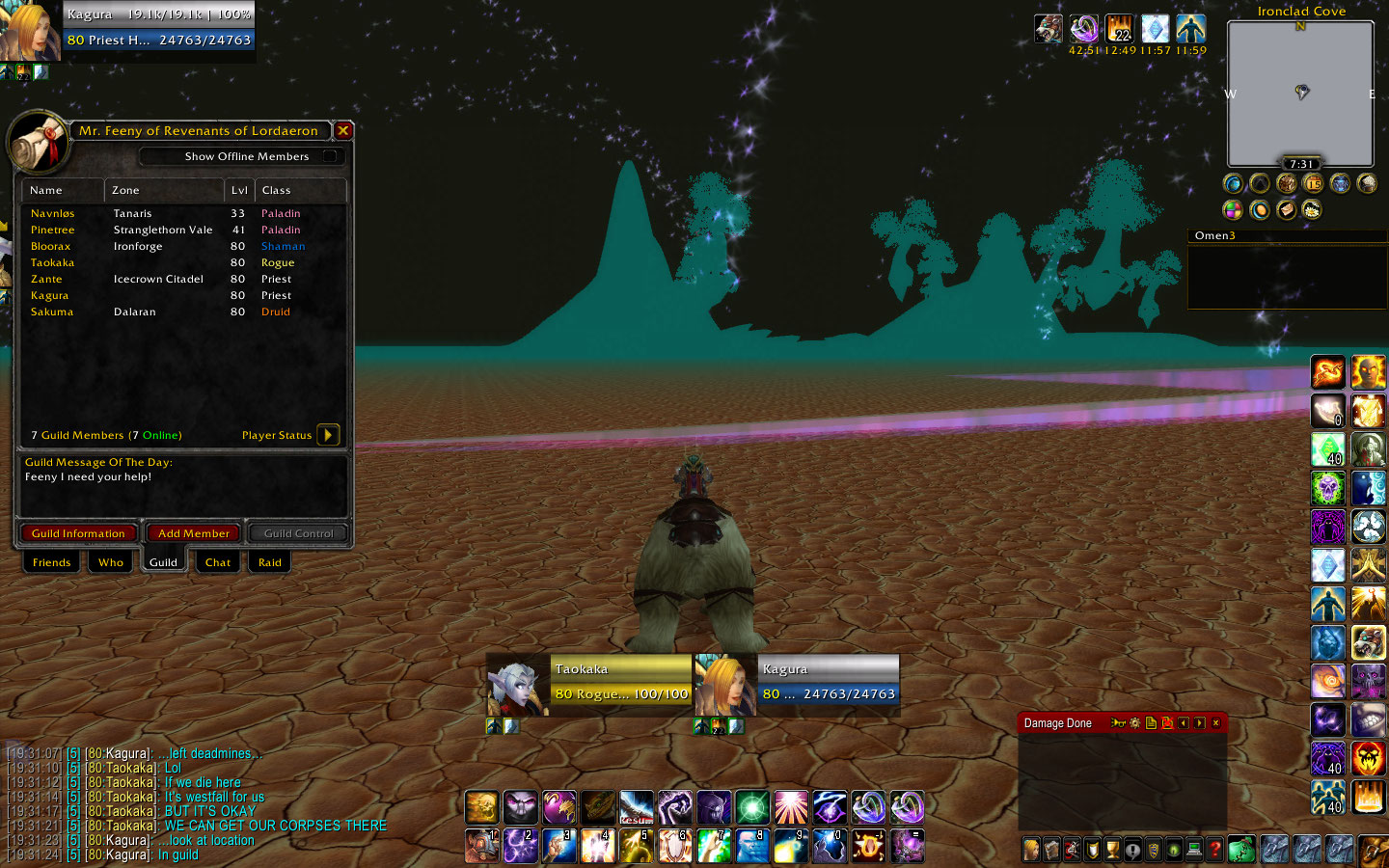Click the Player Status arrow button
The width and height of the screenshot is (1389, 868).
pos(328,435)
